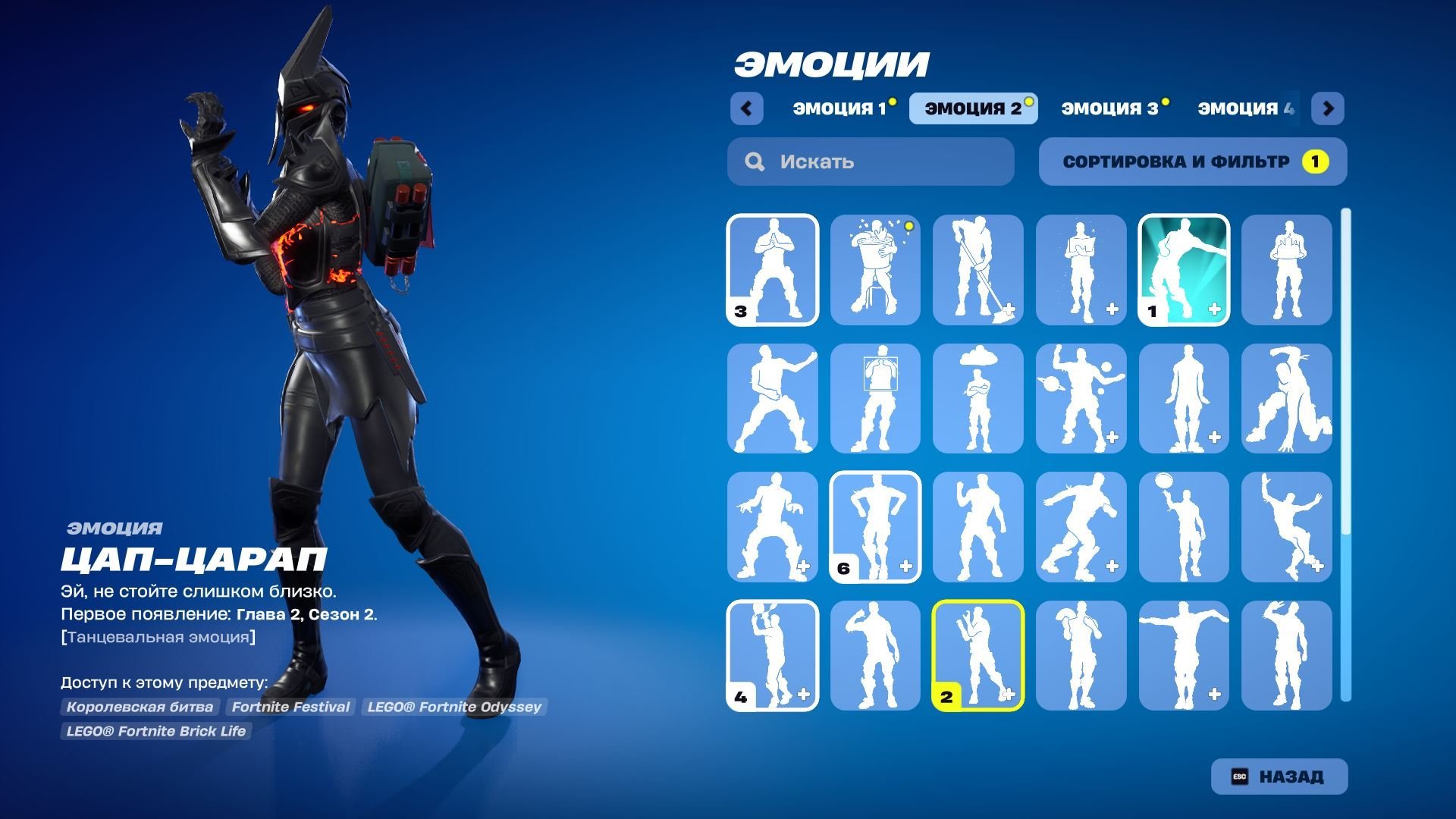Select the sweeping broom emote
Image resolution: width=1456 pixels, height=819 pixels.
pyautogui.click(x=977, y=270)
